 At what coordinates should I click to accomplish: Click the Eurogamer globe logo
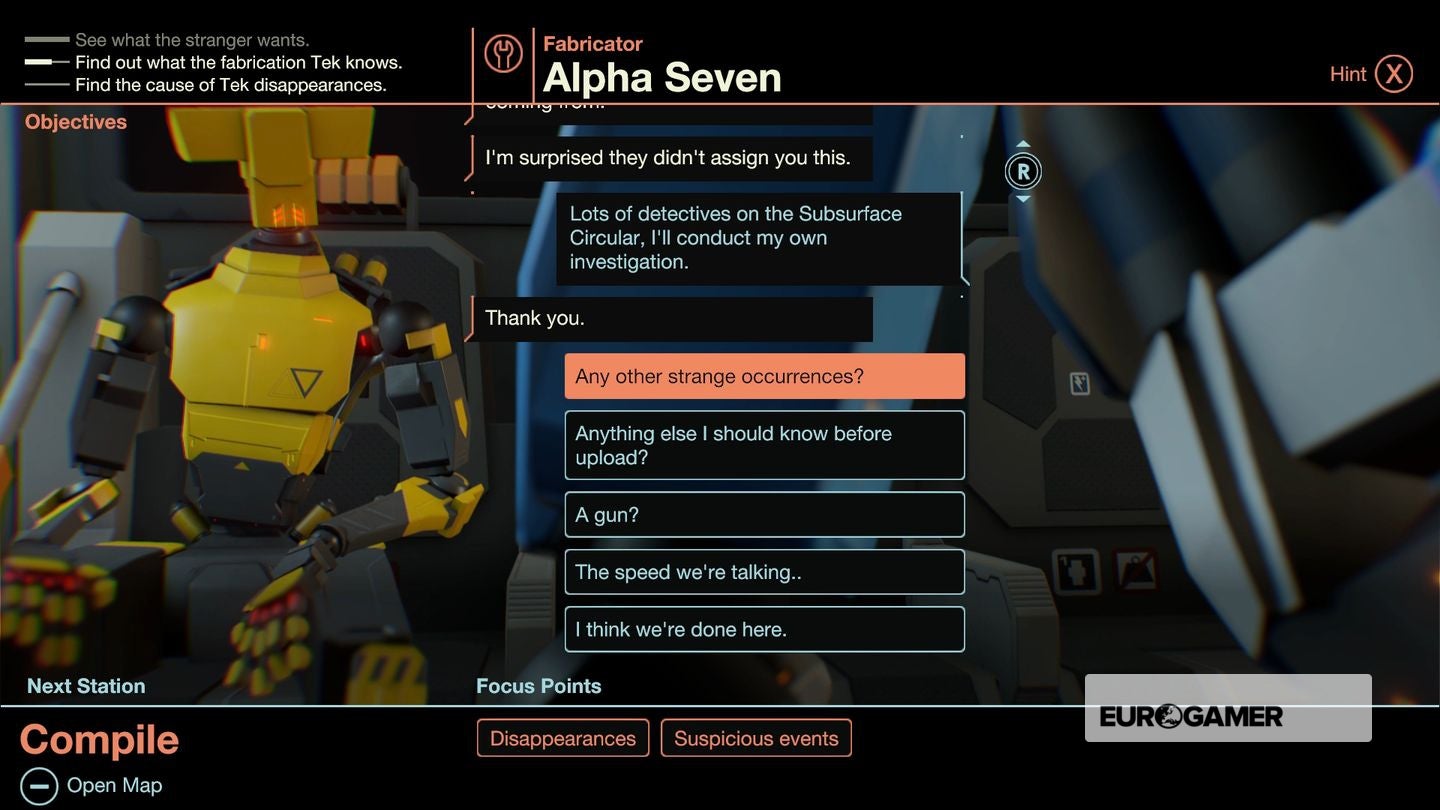[x=1169, y=715]
